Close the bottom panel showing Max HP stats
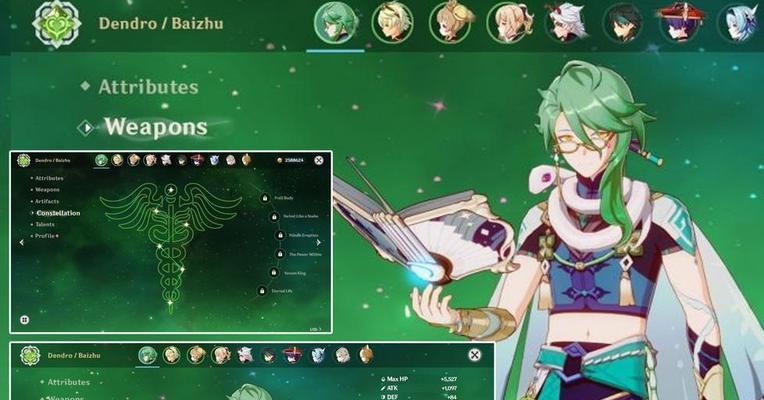The height and width of the screenshot is (400, 764). coord(474,355)
